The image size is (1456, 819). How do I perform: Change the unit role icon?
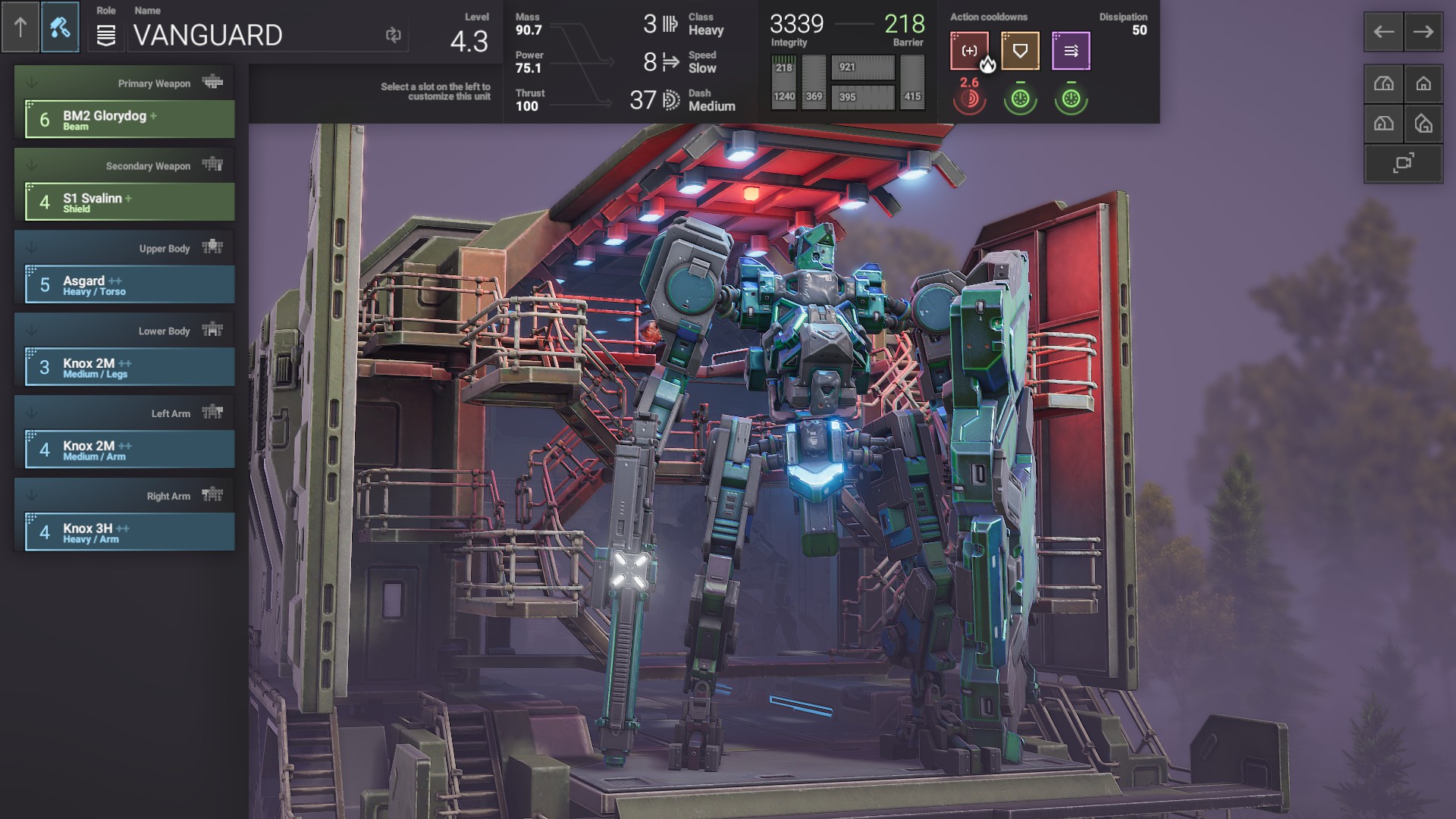coord(106,35)
